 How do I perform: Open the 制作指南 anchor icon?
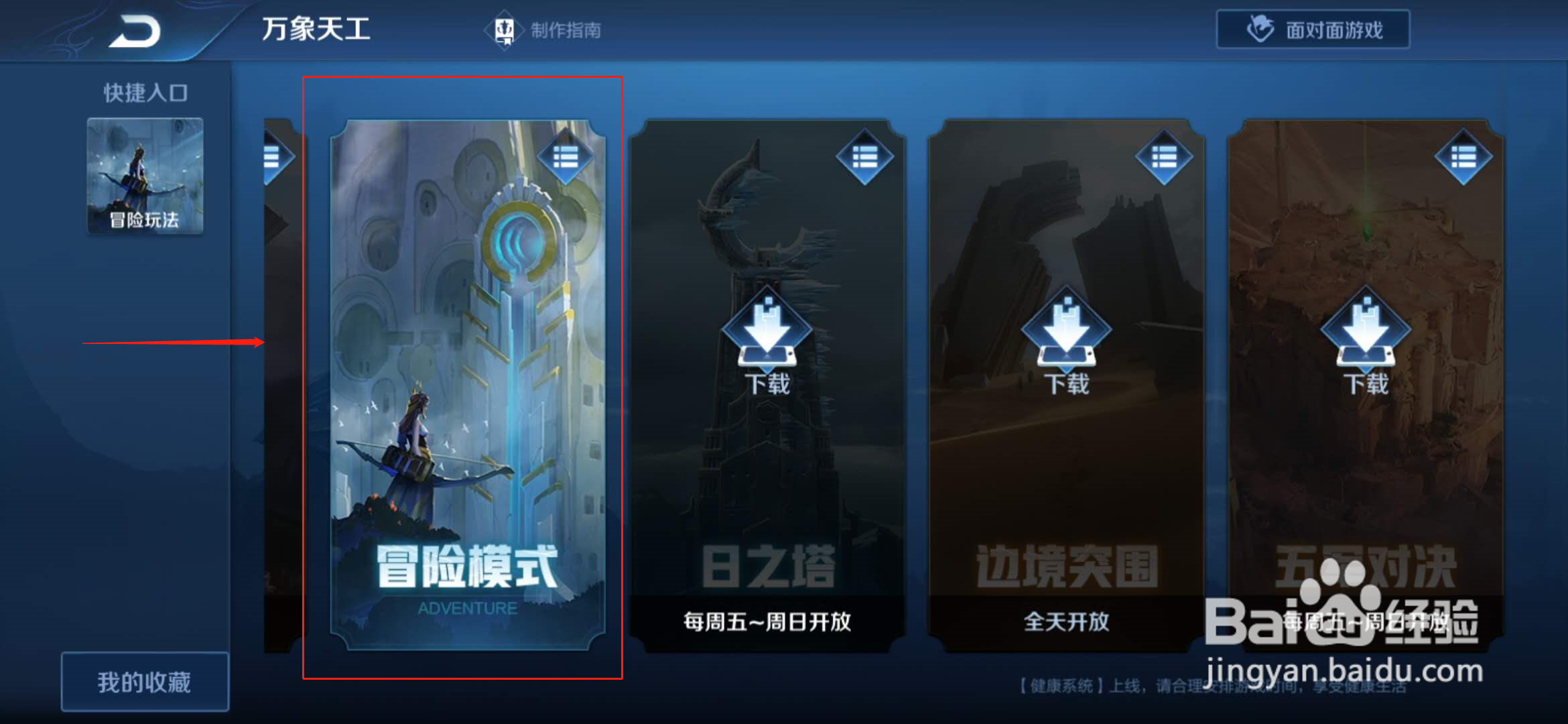[x=504, y=28]
